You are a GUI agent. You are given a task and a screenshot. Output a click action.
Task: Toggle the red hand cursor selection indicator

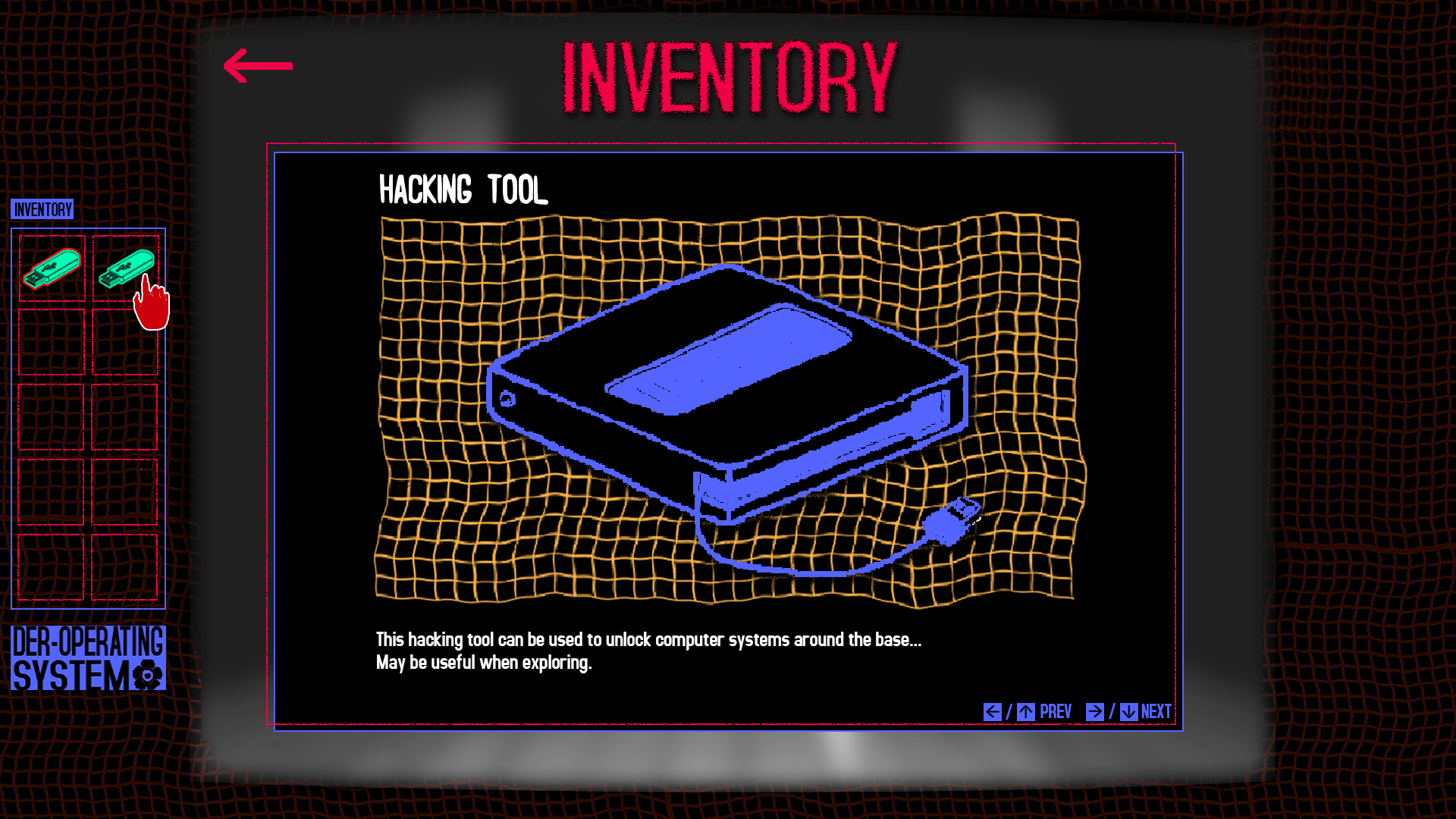151,303
